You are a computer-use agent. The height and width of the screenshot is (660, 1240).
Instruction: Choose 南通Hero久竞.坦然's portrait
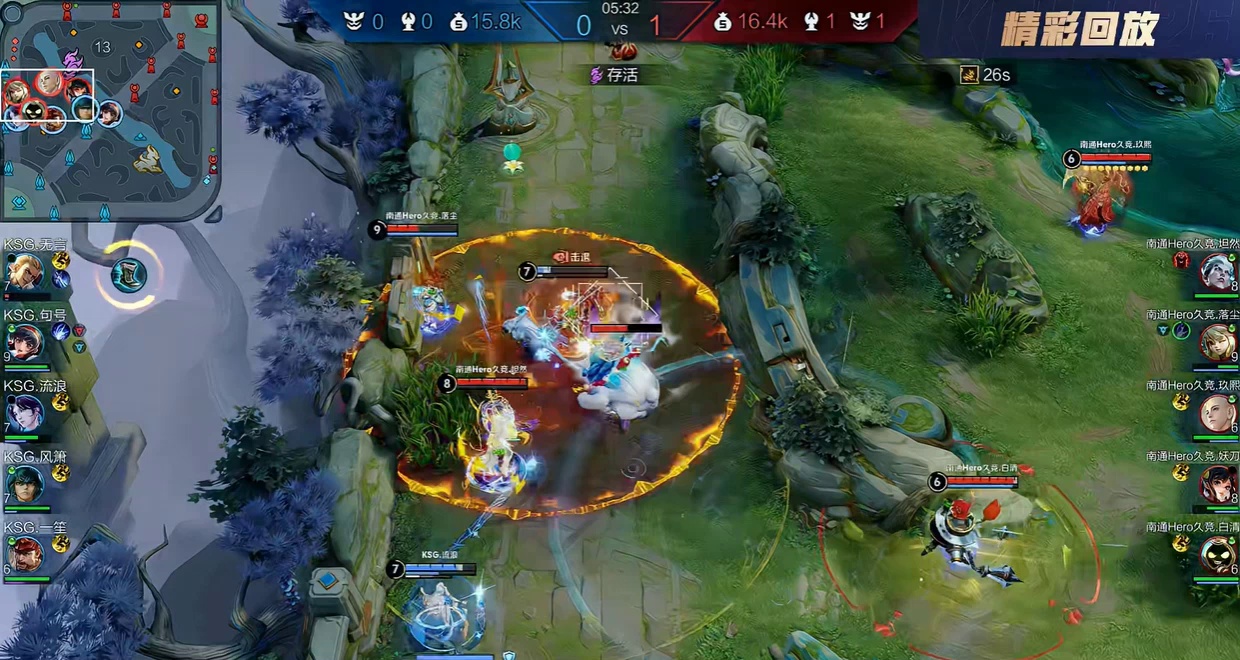pos(1217,272)
